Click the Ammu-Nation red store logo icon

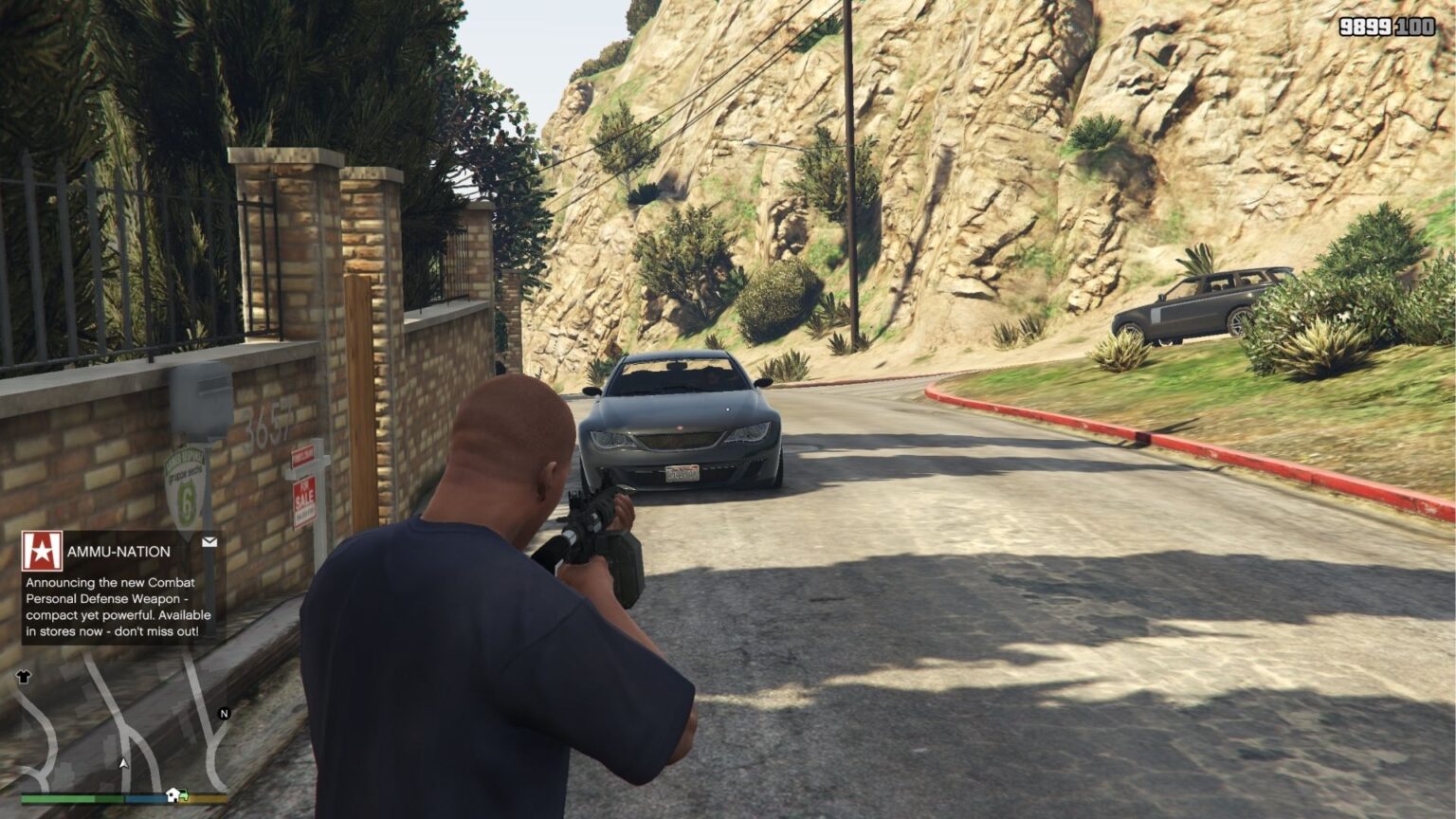click(x=43, y=547)
